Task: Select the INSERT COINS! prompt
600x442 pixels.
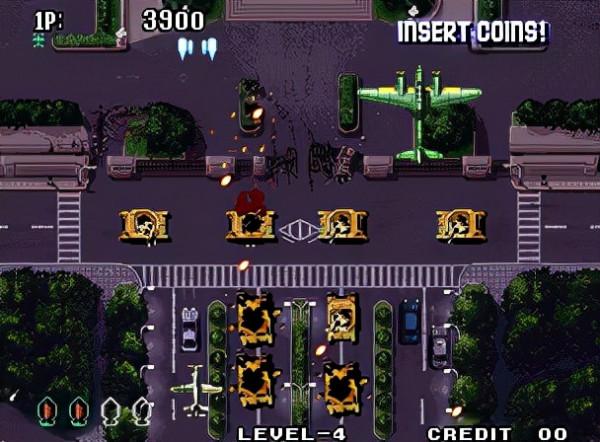Action: 472,32
